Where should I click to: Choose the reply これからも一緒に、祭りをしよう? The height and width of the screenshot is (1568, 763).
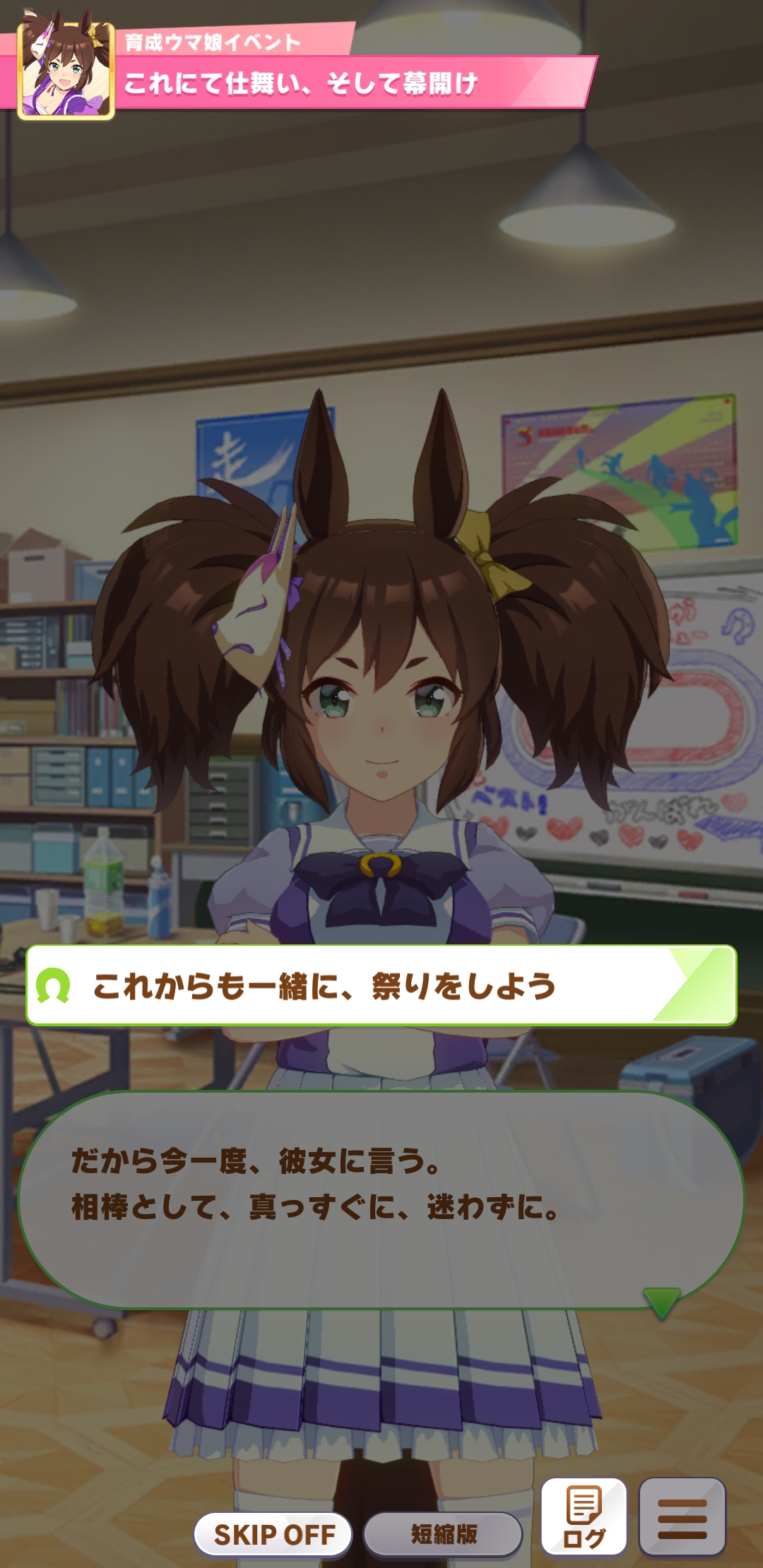tap(381, 985)
